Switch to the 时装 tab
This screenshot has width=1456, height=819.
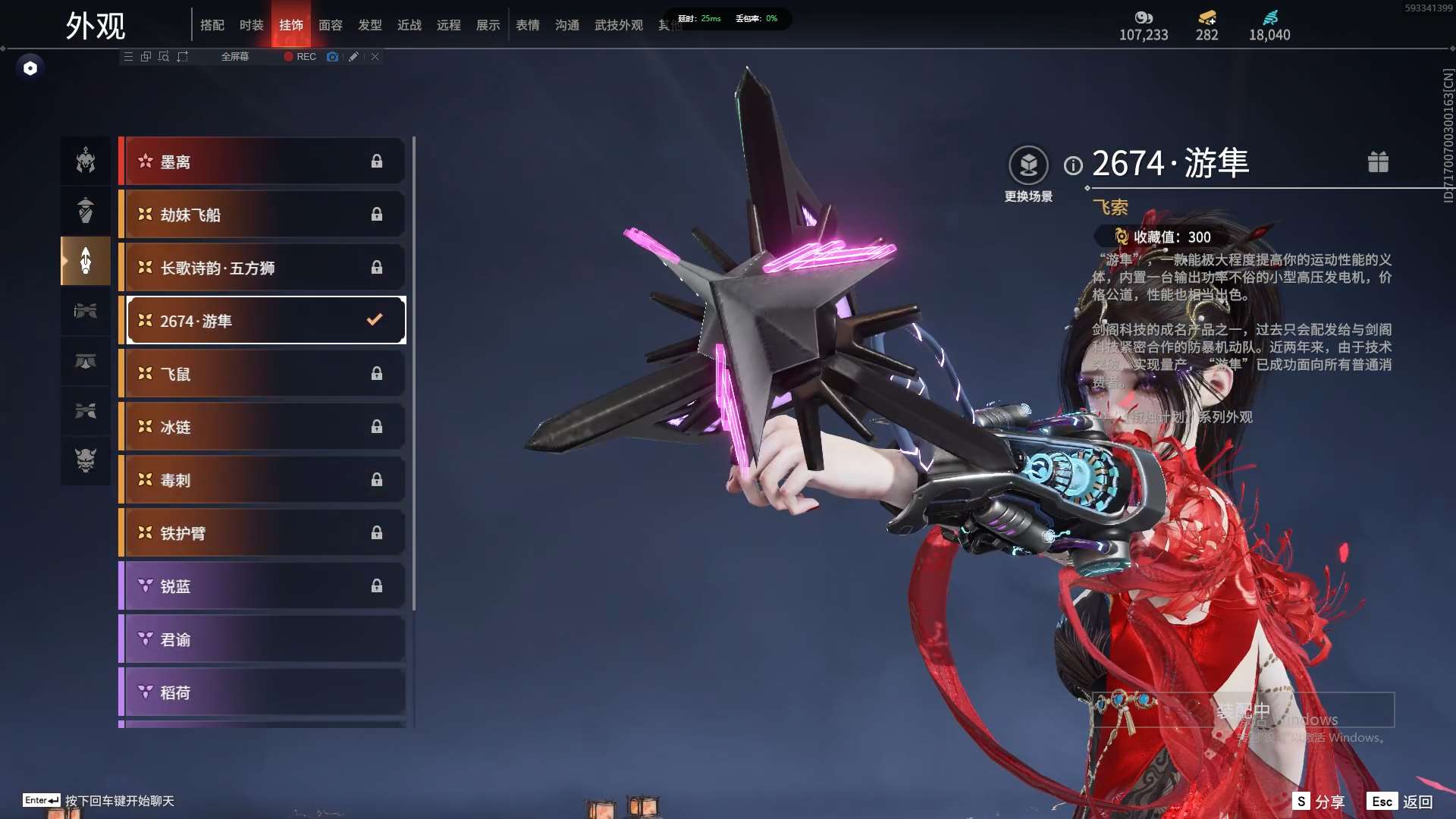251,25
